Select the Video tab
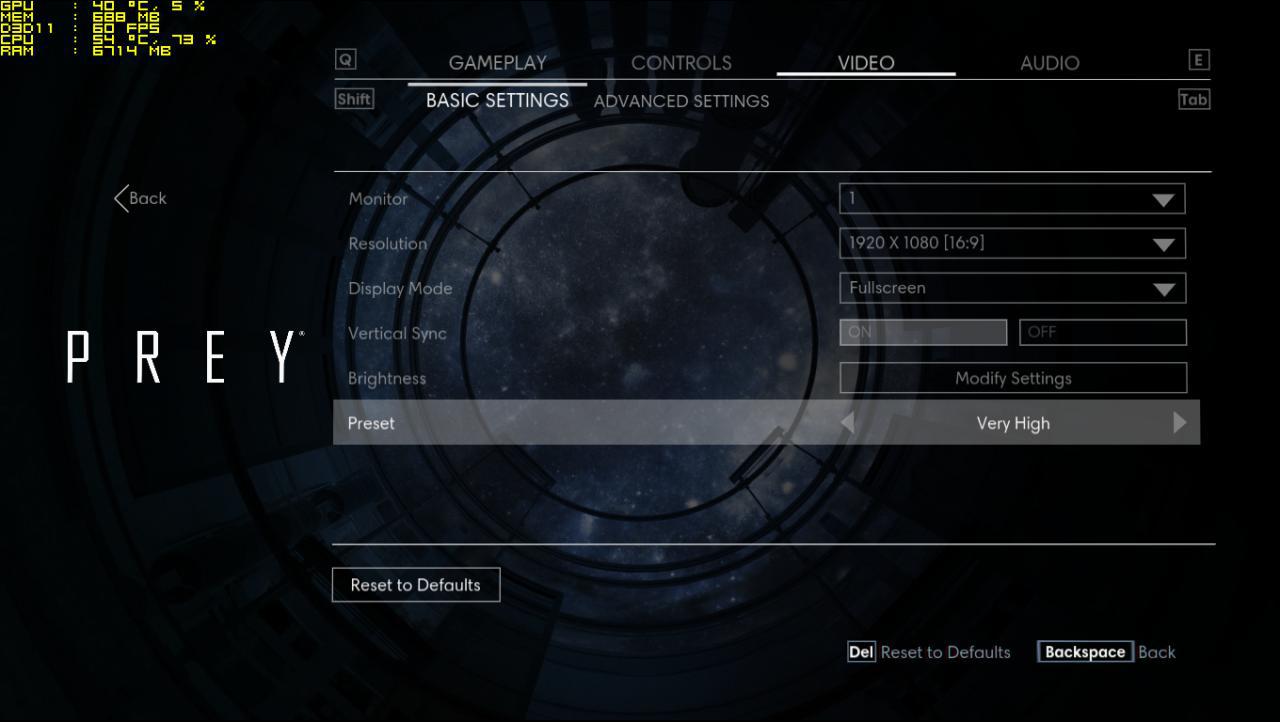Viewport: 1280px width, 722px height. pyautogui.click(x=866, y=63)
